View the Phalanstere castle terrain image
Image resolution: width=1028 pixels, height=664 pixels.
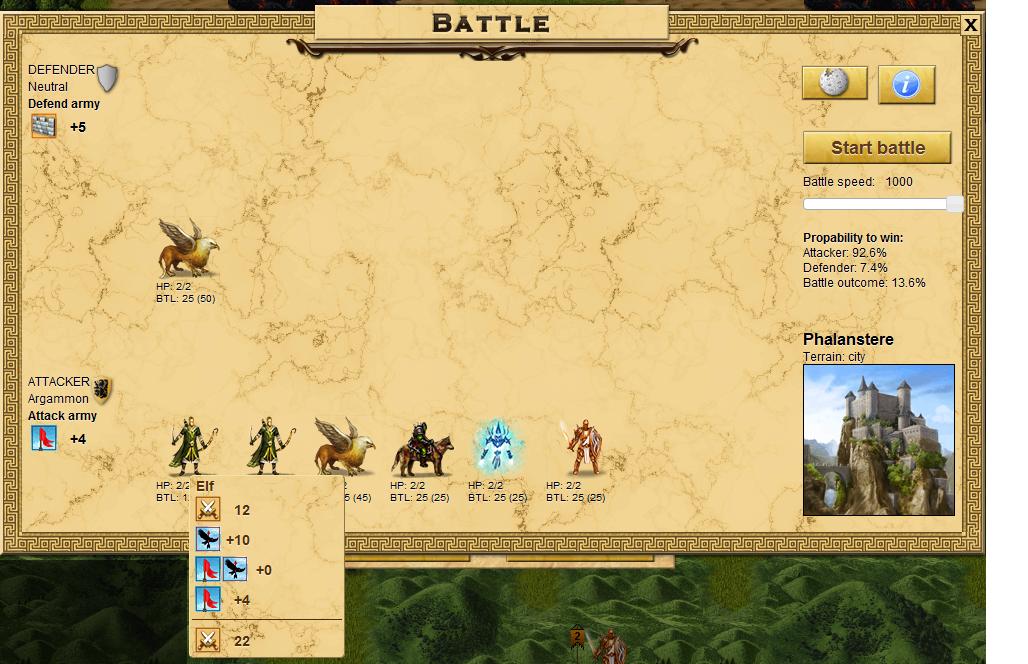click(x=878, y=440)
